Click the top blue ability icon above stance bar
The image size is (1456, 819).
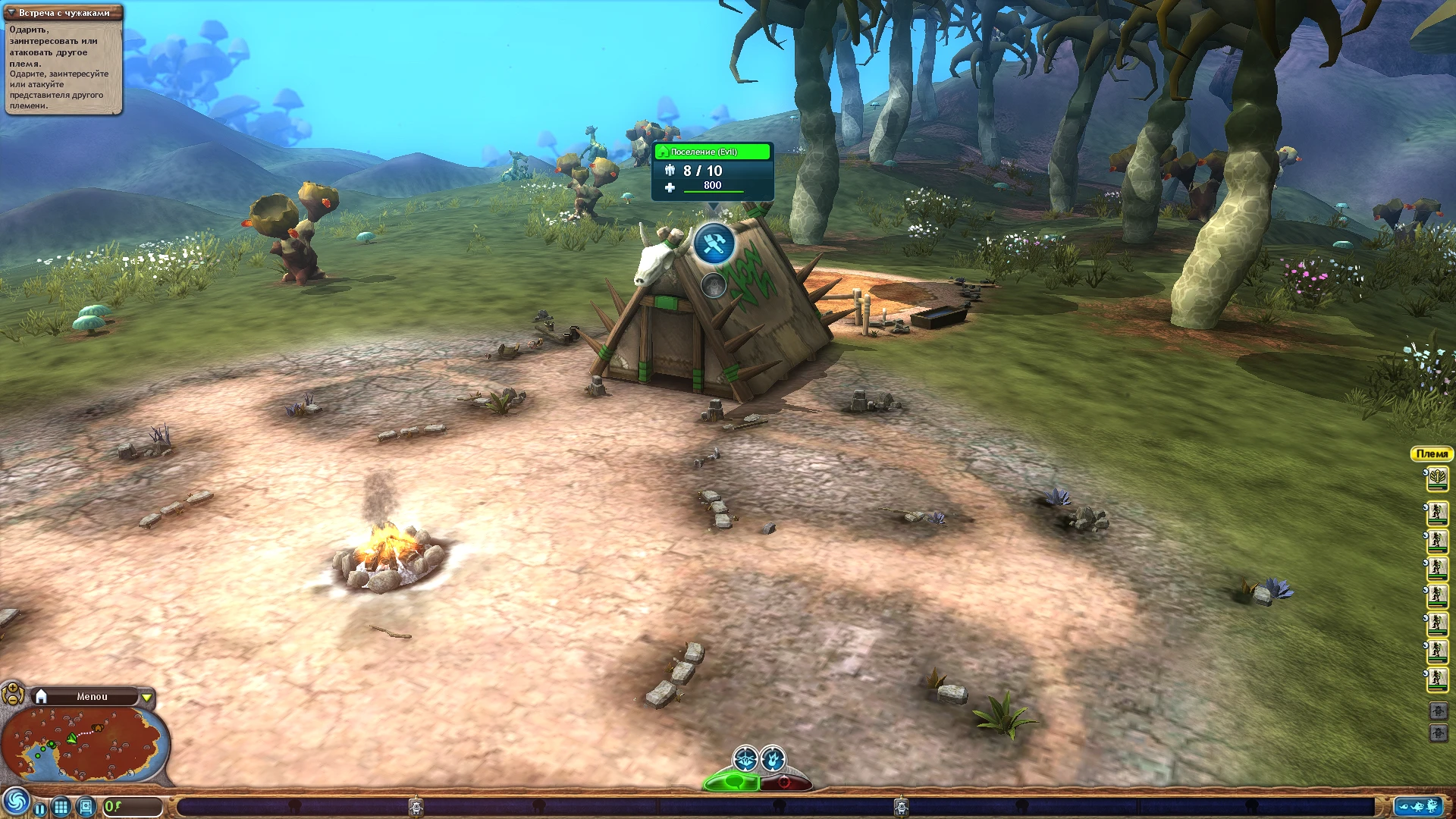pos(745,758)
